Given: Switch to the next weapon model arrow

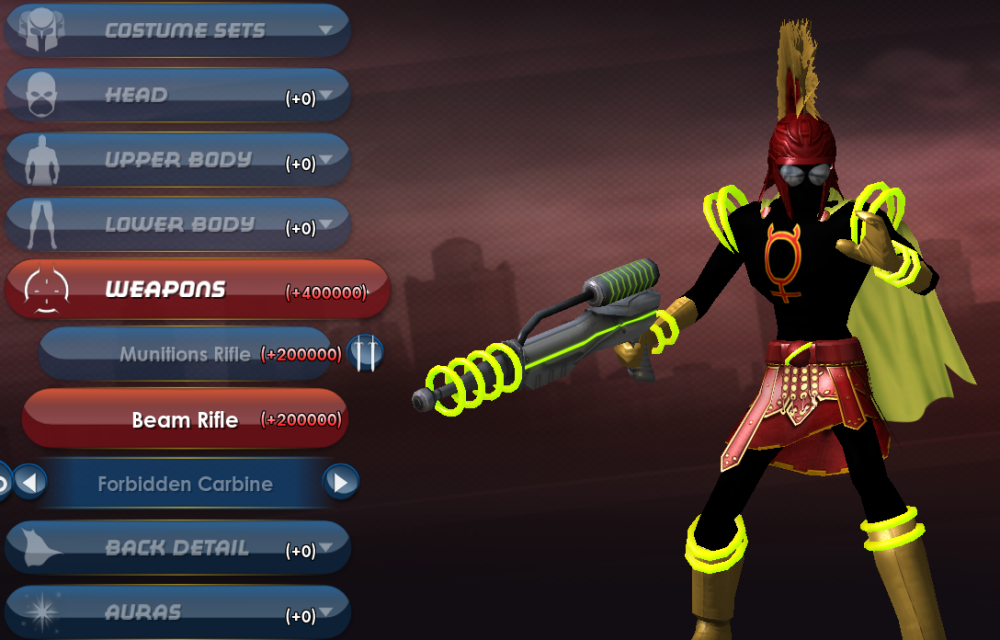Looking at the screenshot, I should click(x=341, y=483).
